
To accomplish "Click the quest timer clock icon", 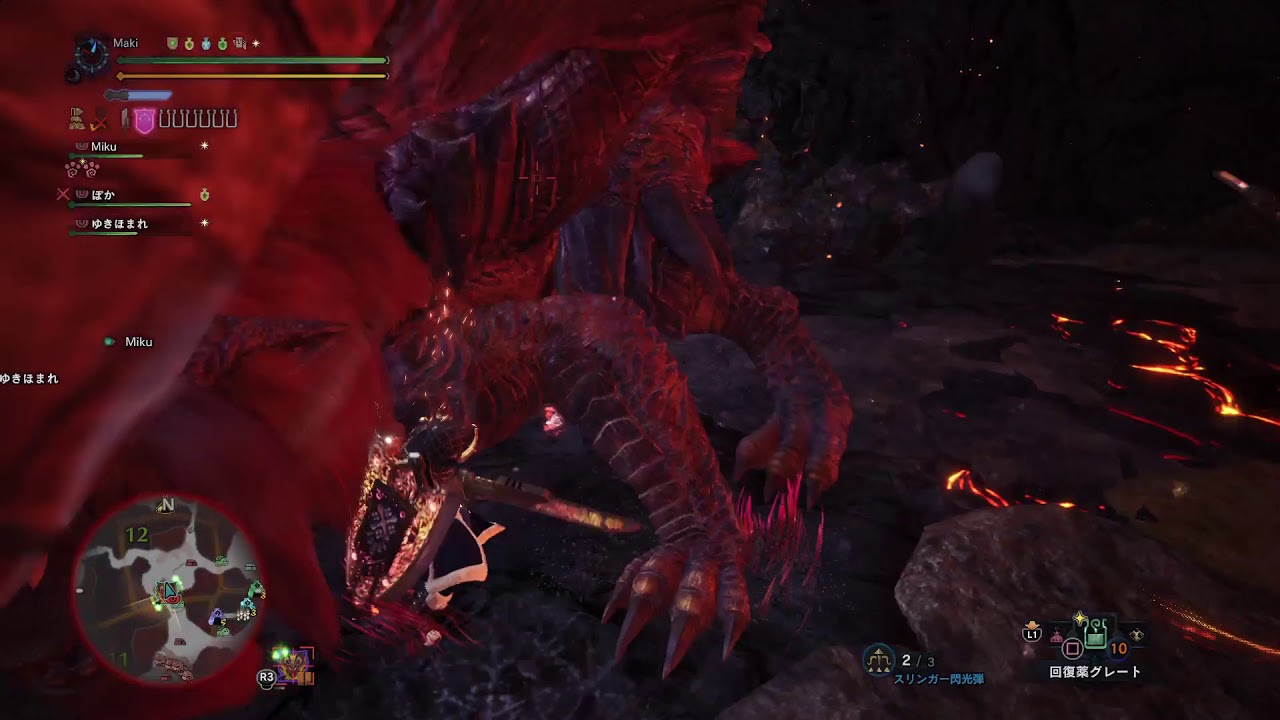I will tap(92, 55).
